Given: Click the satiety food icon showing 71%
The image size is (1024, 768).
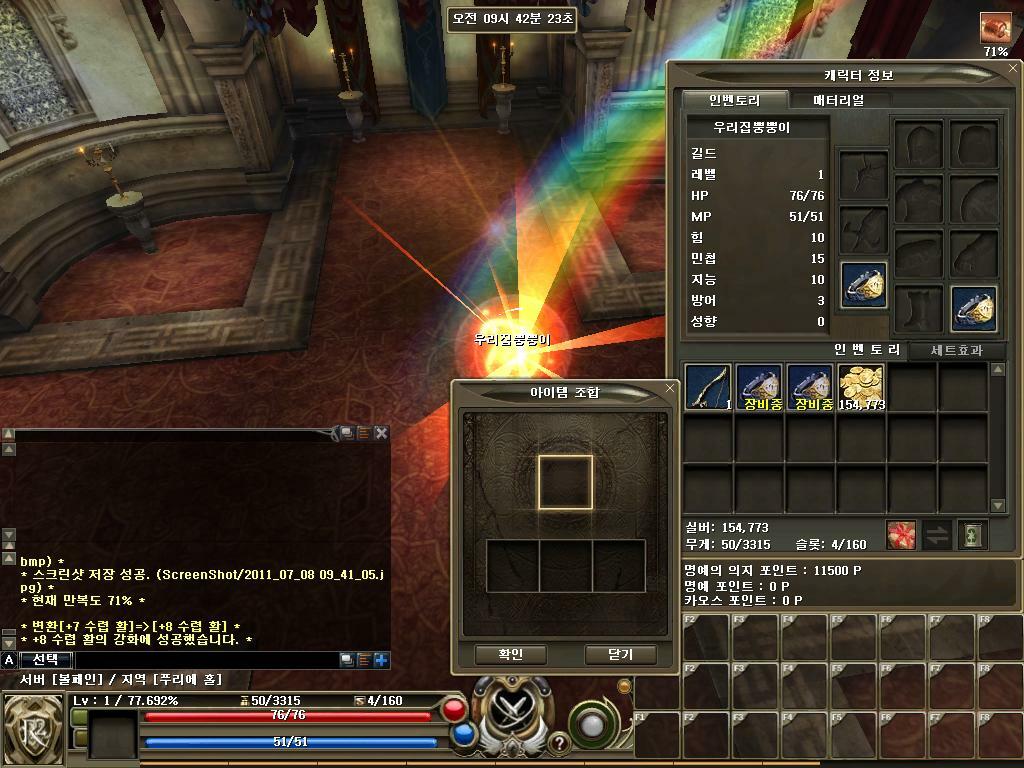Looking at the screenshot, I should pos(995,27).
